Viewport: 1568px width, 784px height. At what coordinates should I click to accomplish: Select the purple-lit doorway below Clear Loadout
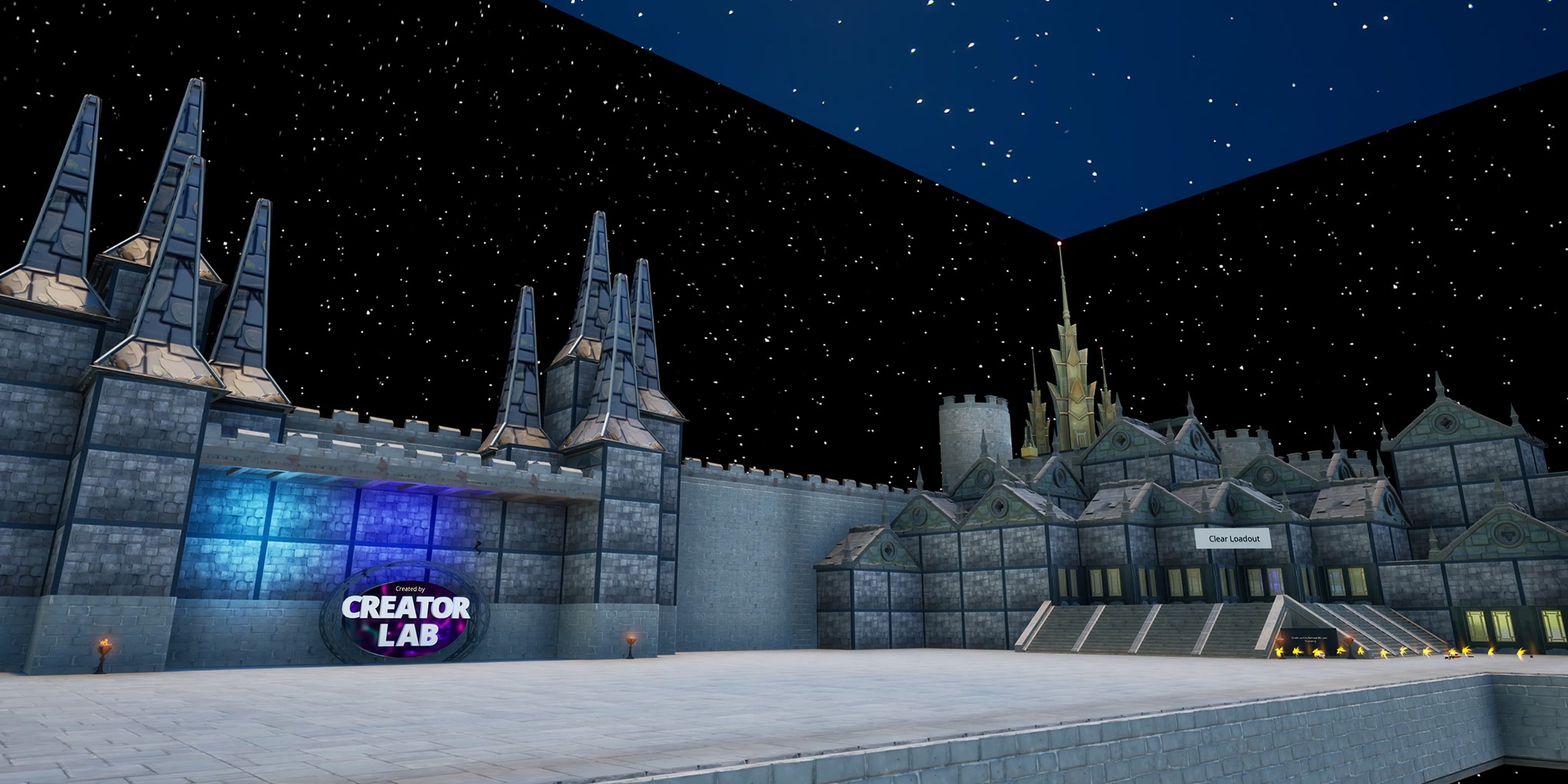(x=1274, y=580)
